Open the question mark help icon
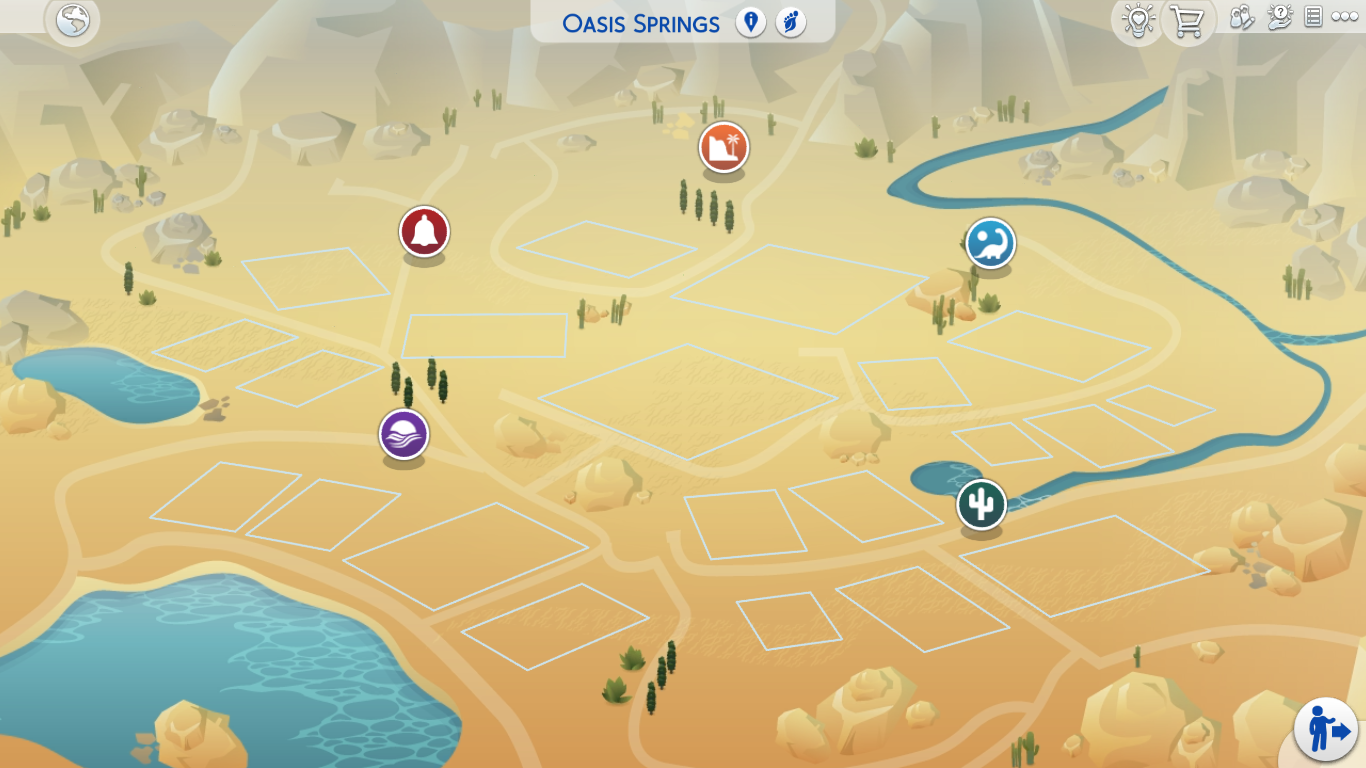 (x=1279, y=17)
